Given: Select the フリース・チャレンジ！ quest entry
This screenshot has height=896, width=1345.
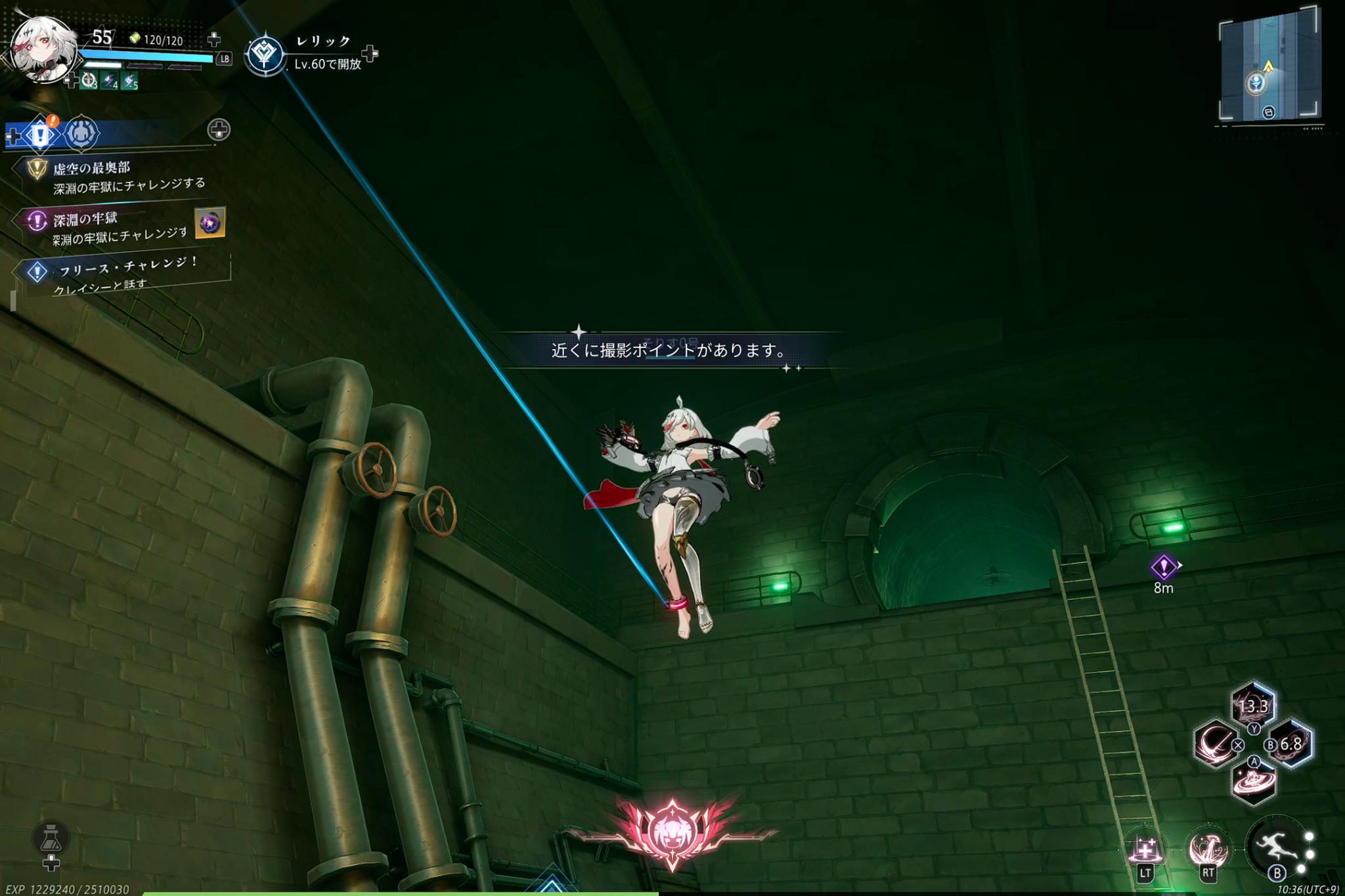Looking at the screenshot, I should click(129, 267).
